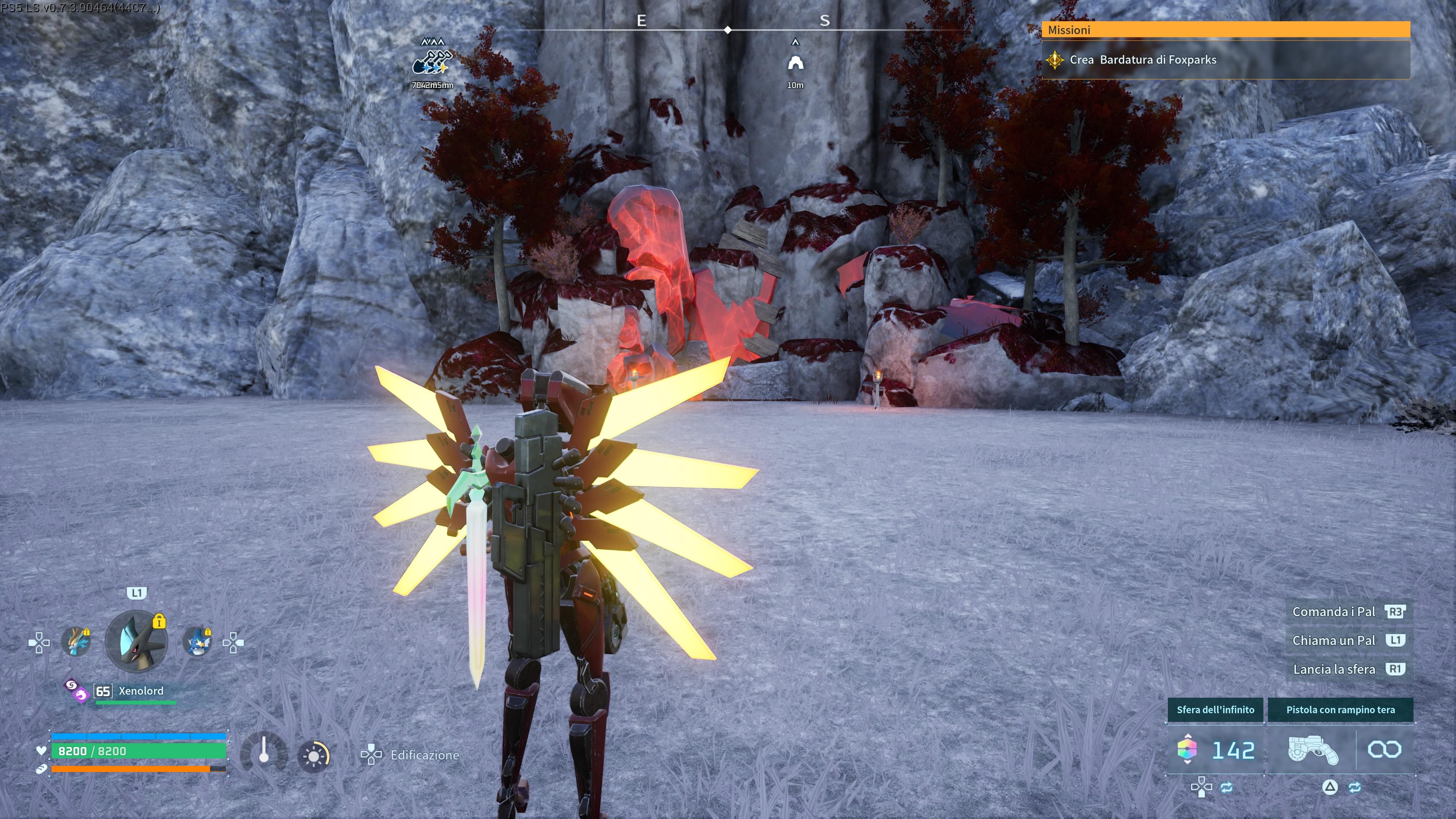Select the Missioni tracker header
The height and width of the screenshot is (819, 1456).
pos(1225,30)
